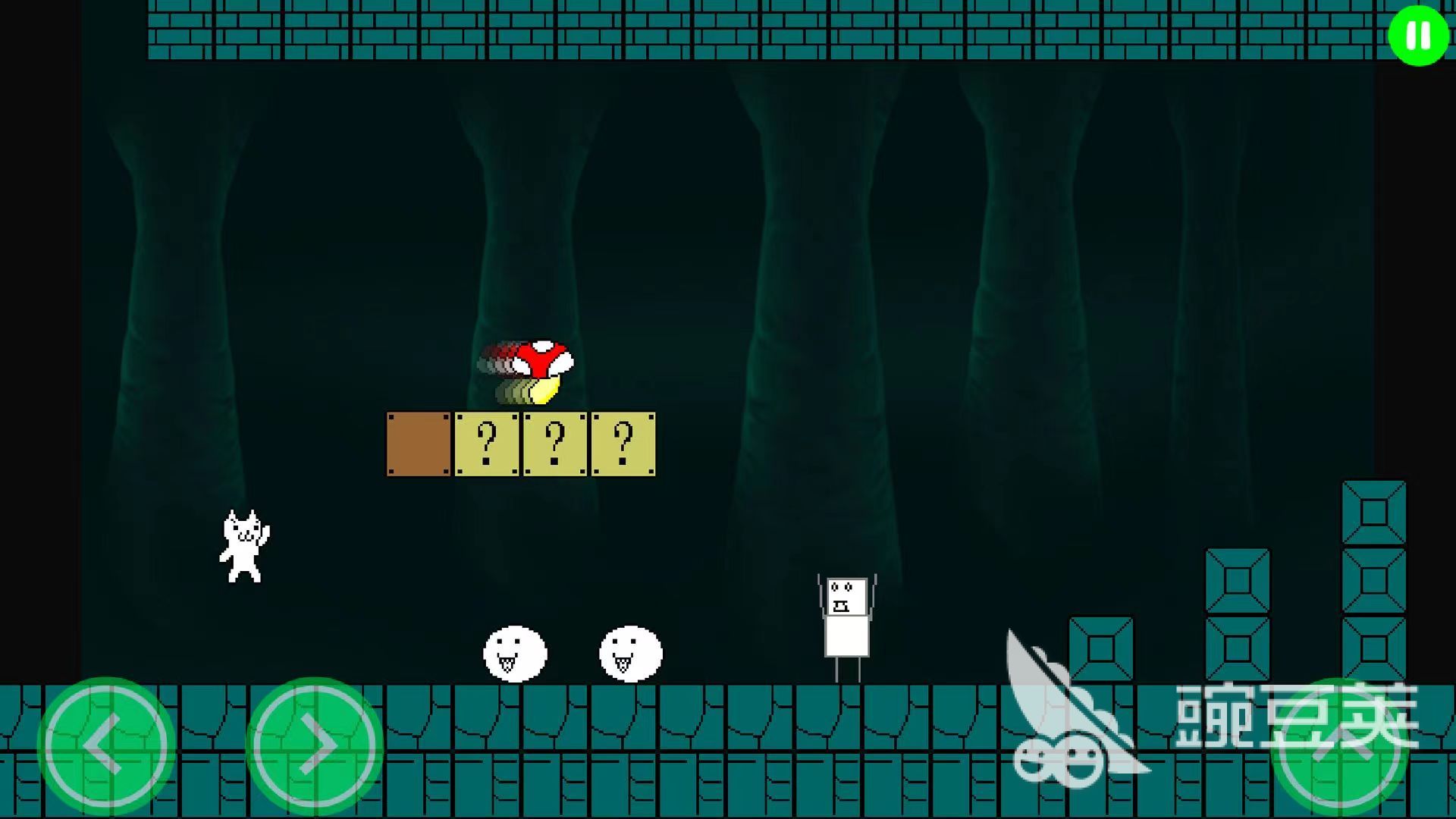
Task: Tap the left arrow move button
Action: point(106,745)
